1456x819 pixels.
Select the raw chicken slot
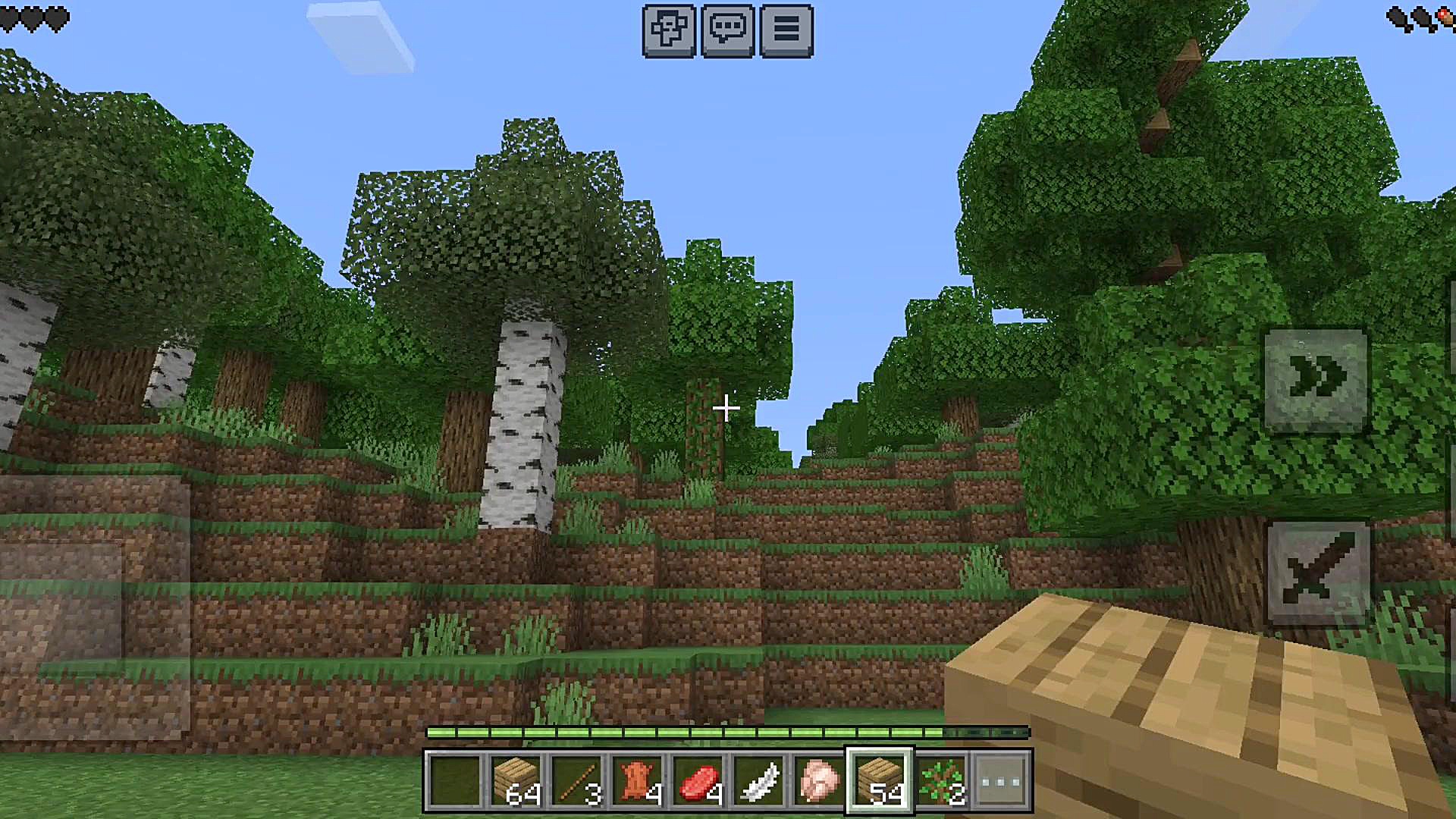click(x=819, y=780)
